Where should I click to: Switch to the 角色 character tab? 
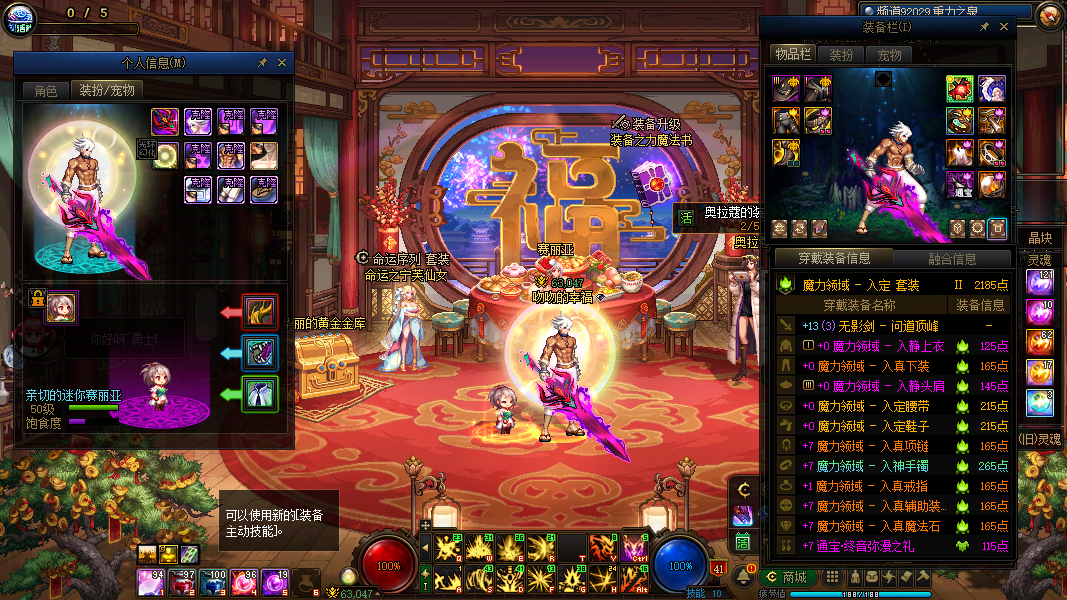46,90
